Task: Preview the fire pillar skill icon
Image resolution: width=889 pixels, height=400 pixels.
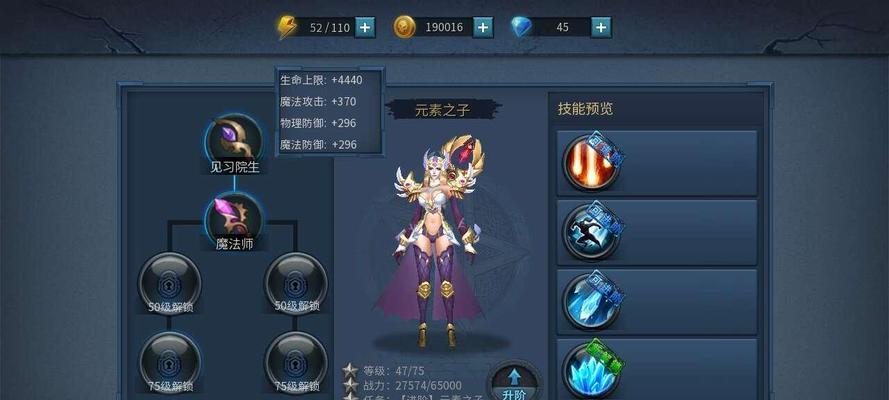Action: click(x=589, y=163)
